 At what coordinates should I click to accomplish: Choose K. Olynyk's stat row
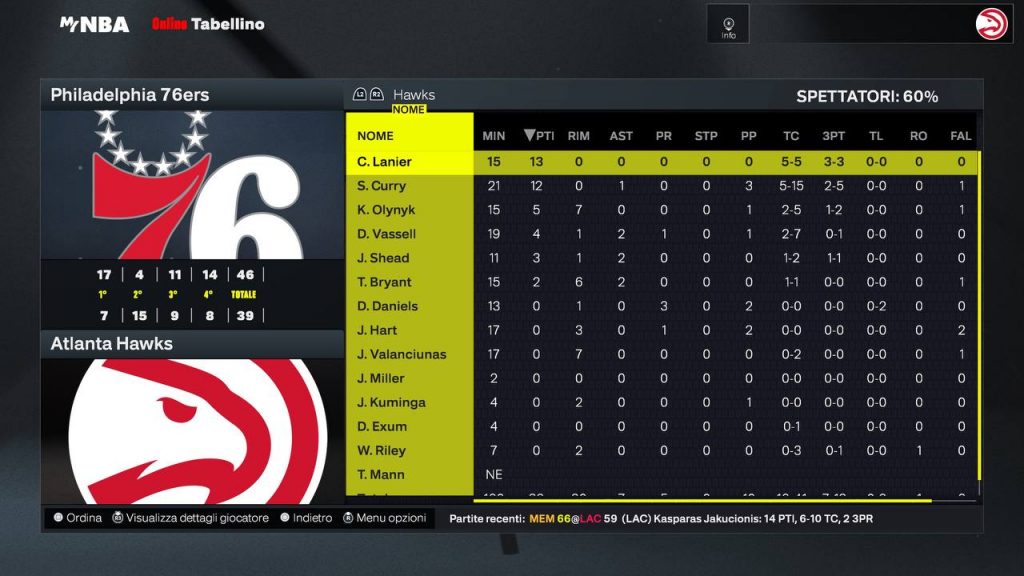click(x=386, y=210)
